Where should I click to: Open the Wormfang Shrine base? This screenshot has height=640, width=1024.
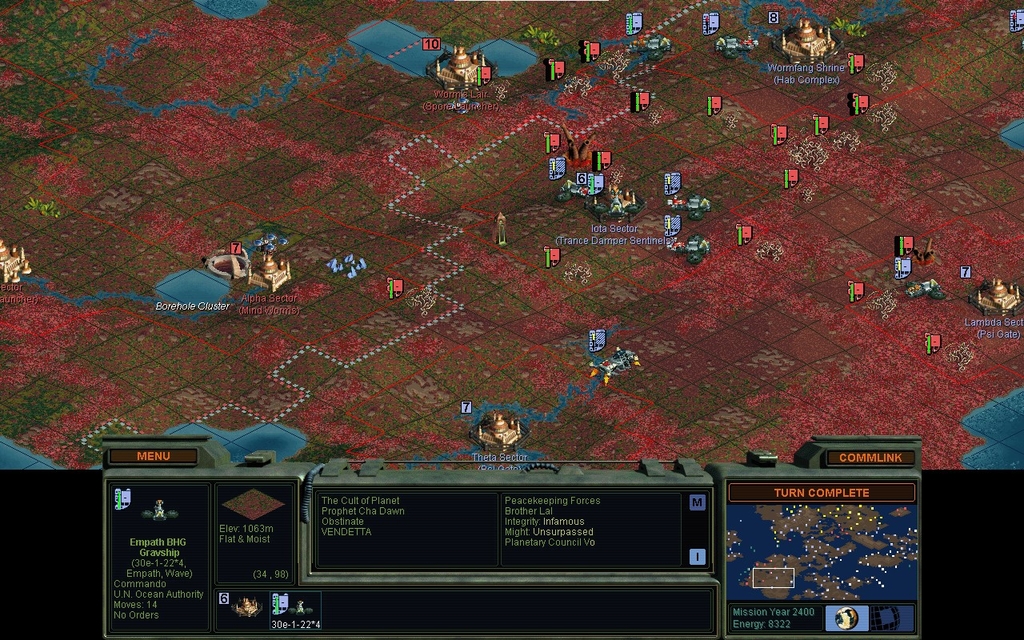point(808,40)
